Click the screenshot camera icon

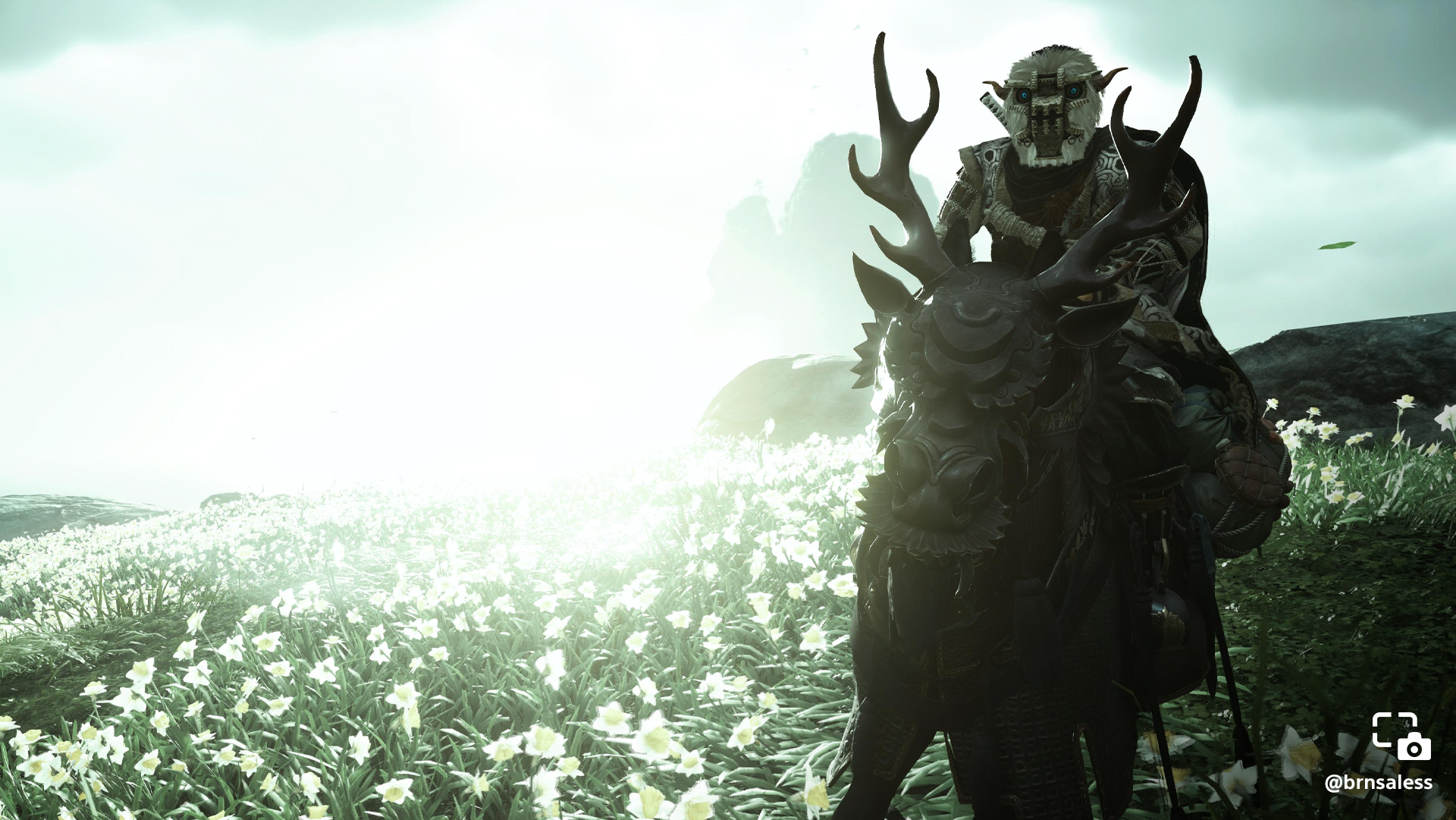pos(1401,736)
